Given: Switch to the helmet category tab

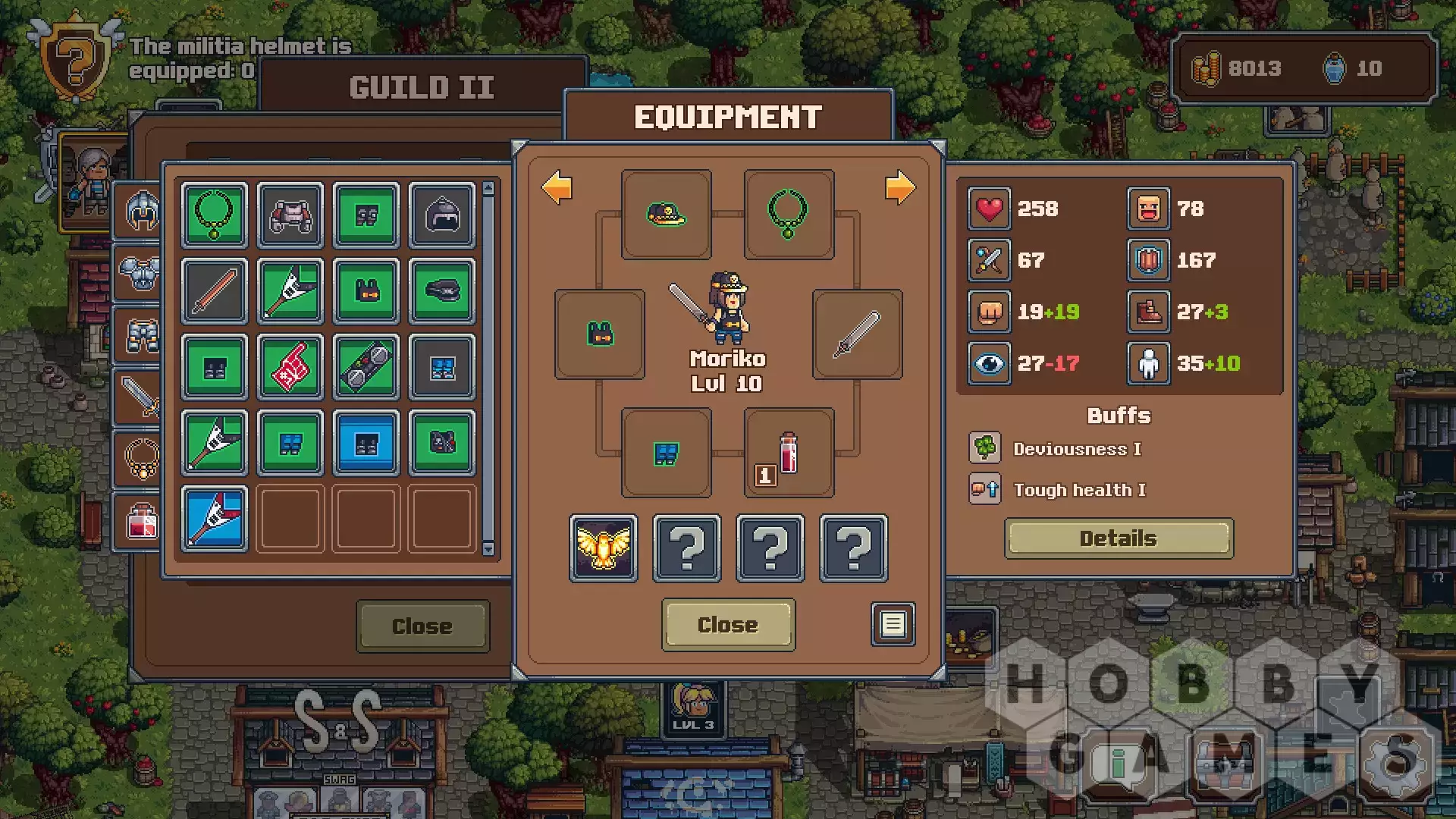Looking at the screenshot, I should [141, 210].
